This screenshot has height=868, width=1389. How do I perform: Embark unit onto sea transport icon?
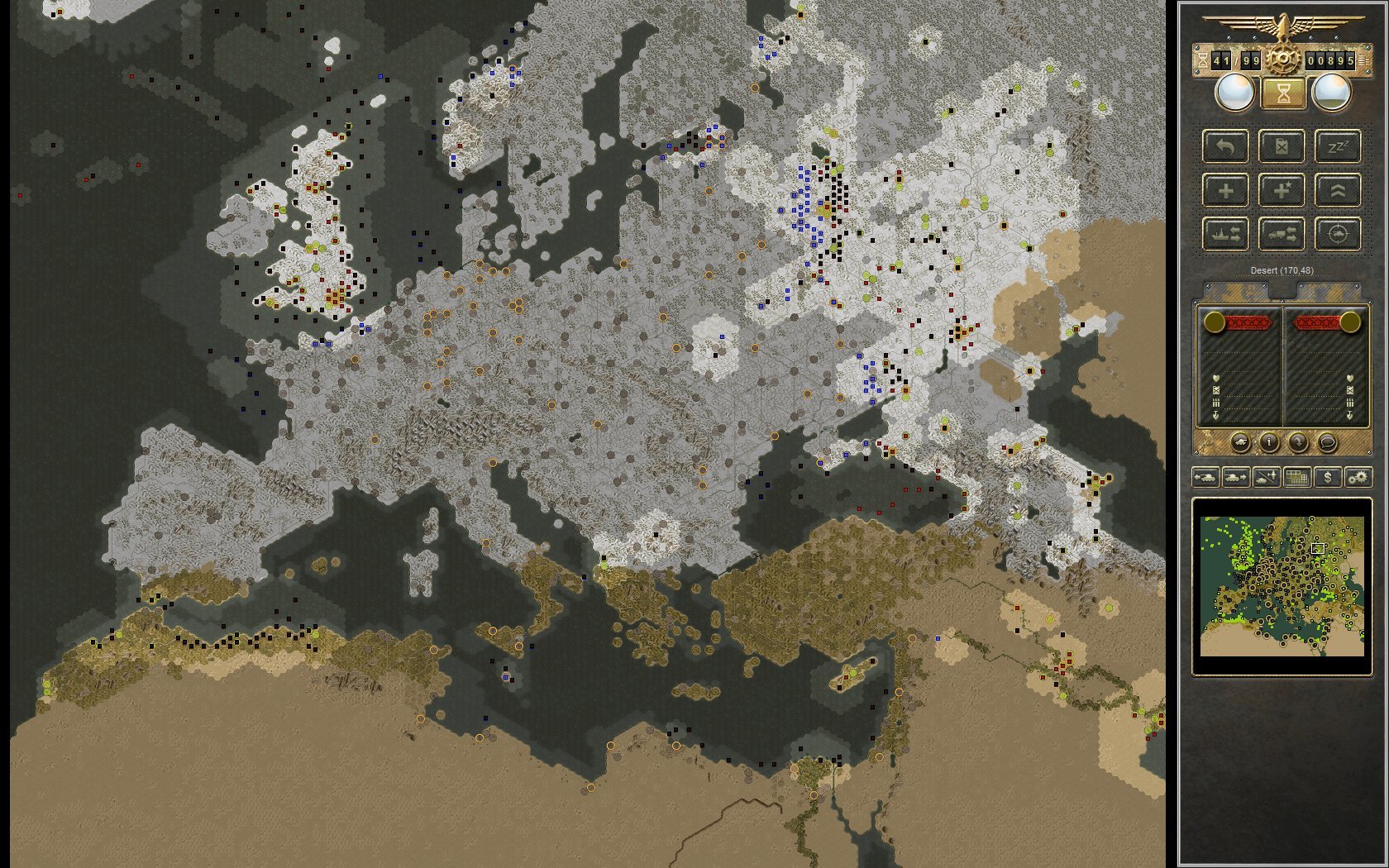[1225, 235]
